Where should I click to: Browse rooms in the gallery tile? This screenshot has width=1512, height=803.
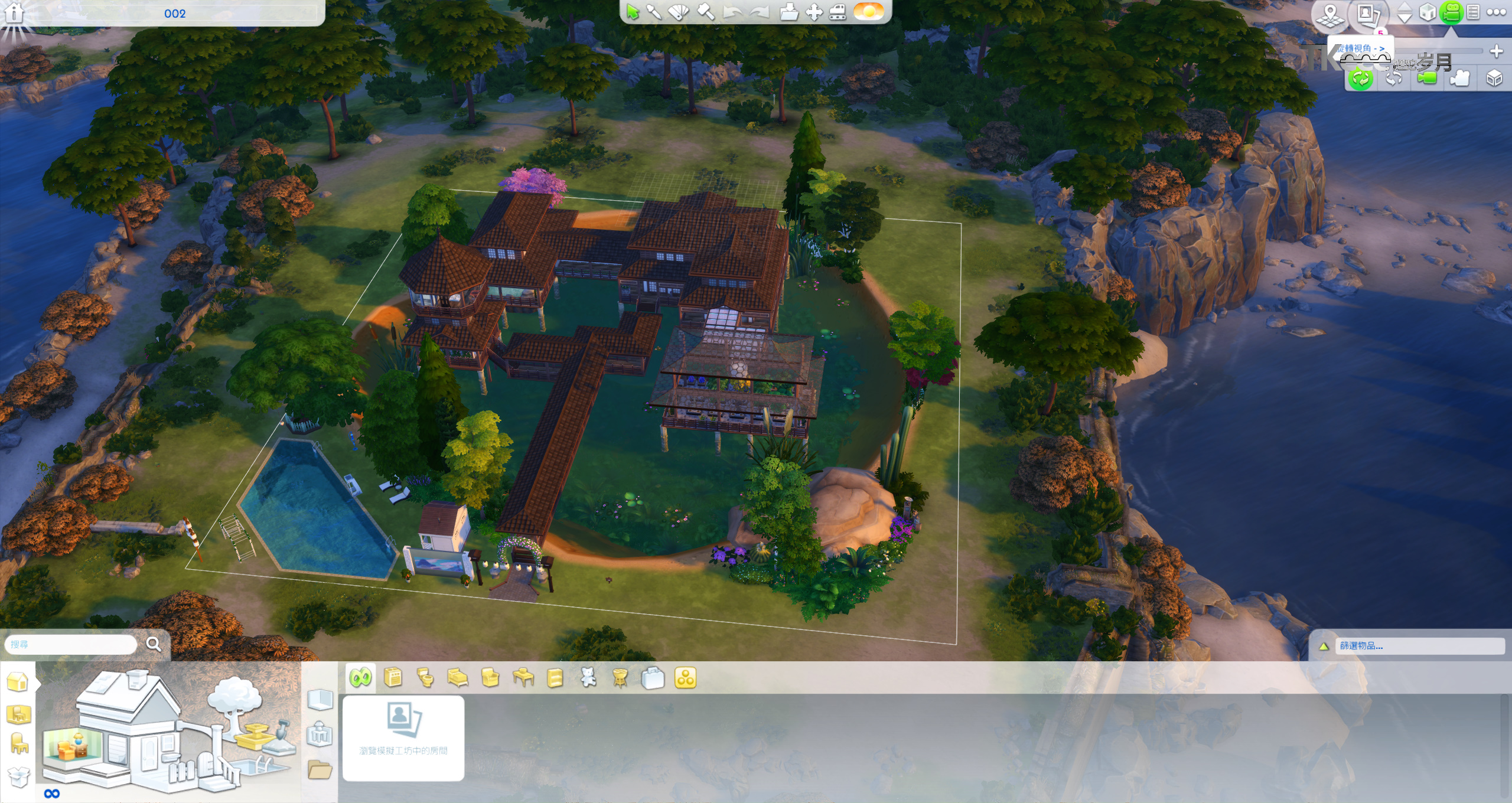coord(403,738)
